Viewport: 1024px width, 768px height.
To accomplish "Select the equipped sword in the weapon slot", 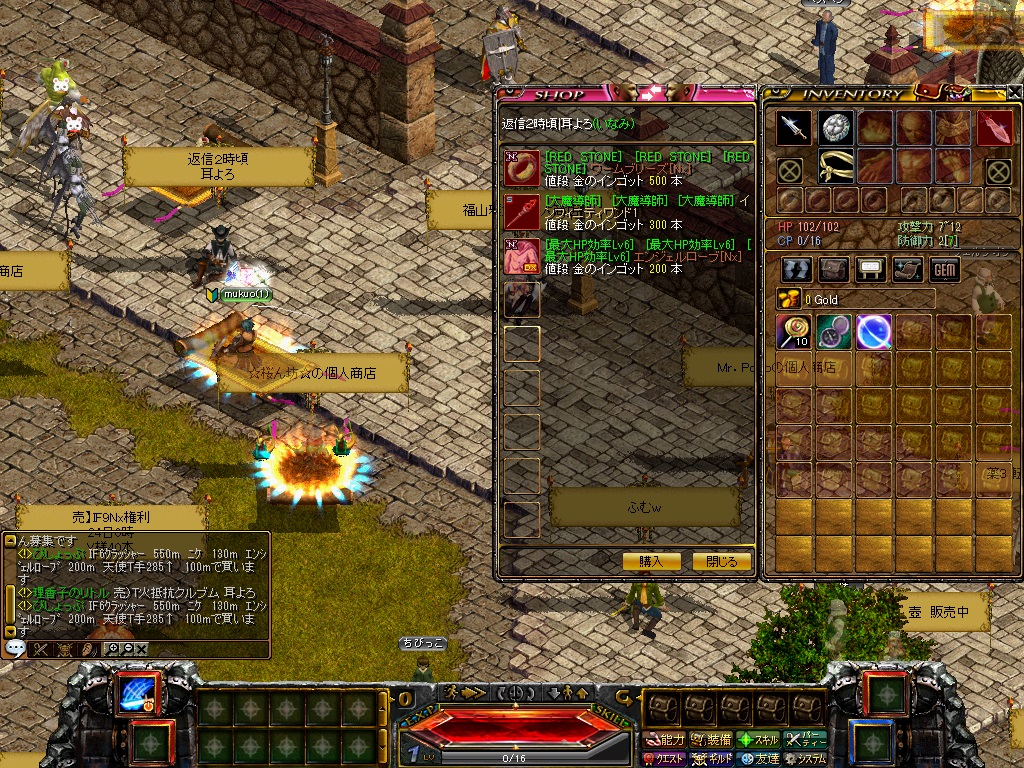I will (x=794, y=128).
